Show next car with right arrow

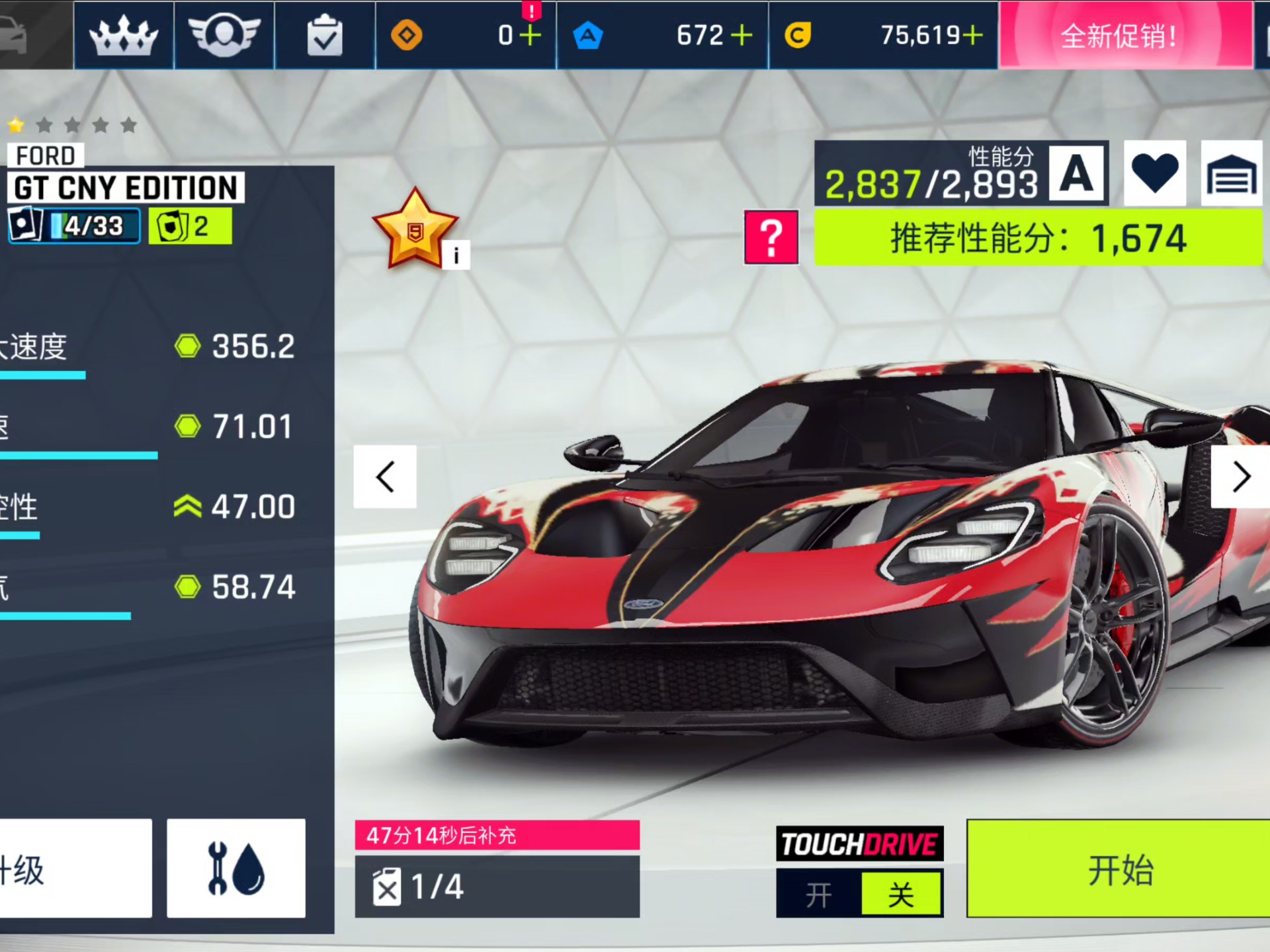click(x=1241, y=477)
